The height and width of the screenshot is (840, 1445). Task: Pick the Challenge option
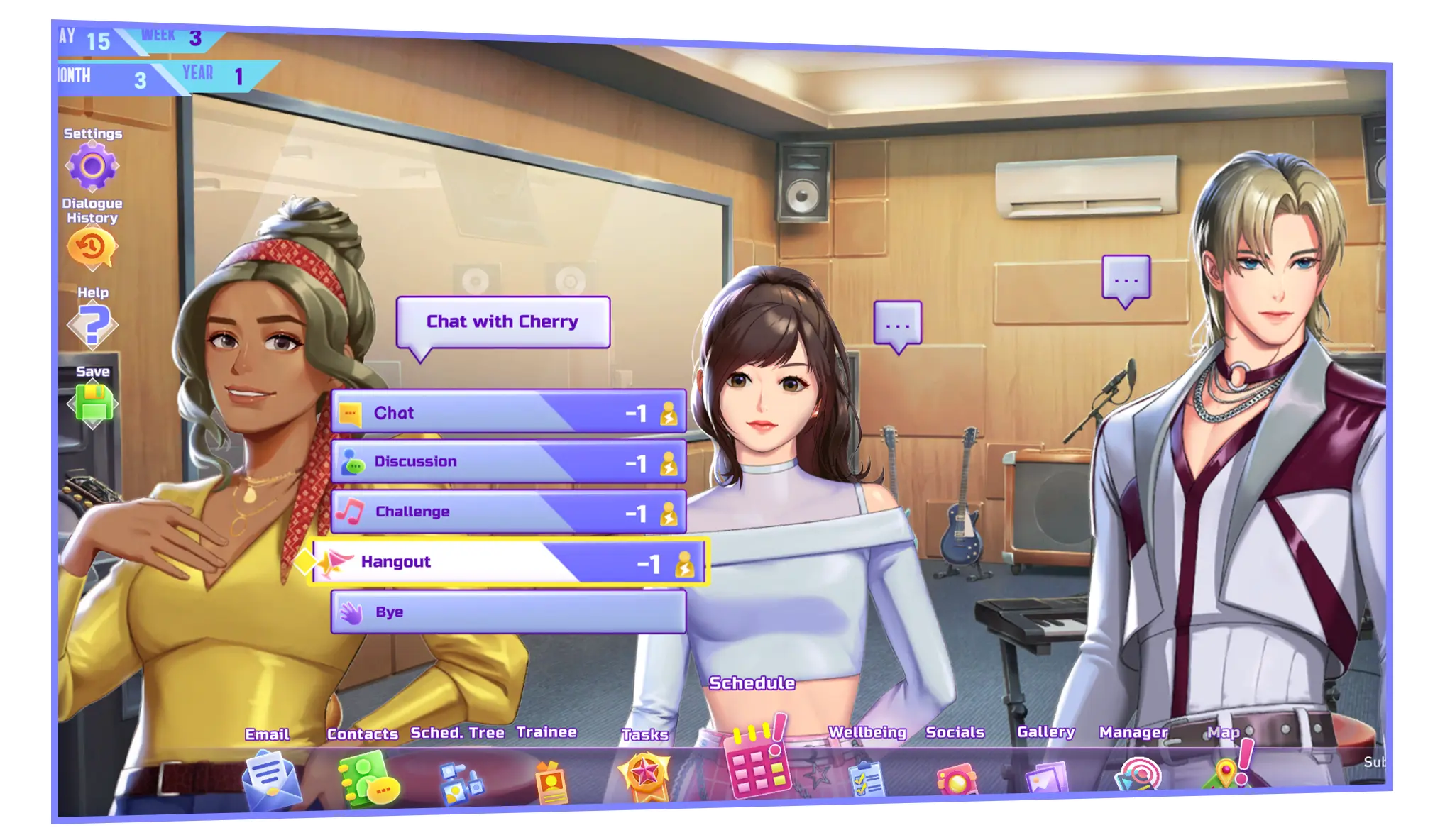click(508, 512)
